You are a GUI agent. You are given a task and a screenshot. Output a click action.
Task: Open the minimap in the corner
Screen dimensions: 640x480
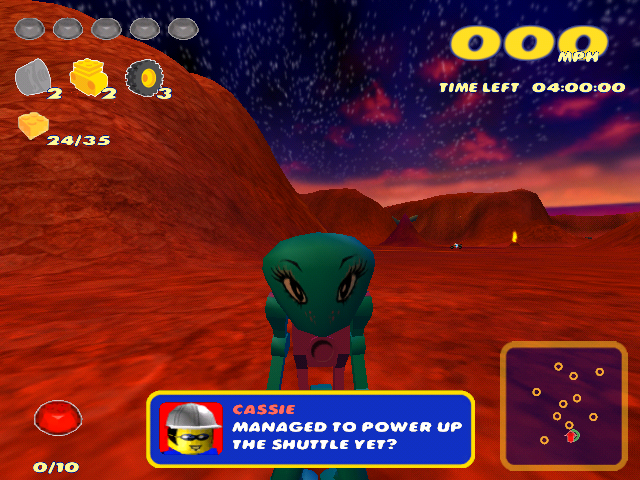[564, 406]
